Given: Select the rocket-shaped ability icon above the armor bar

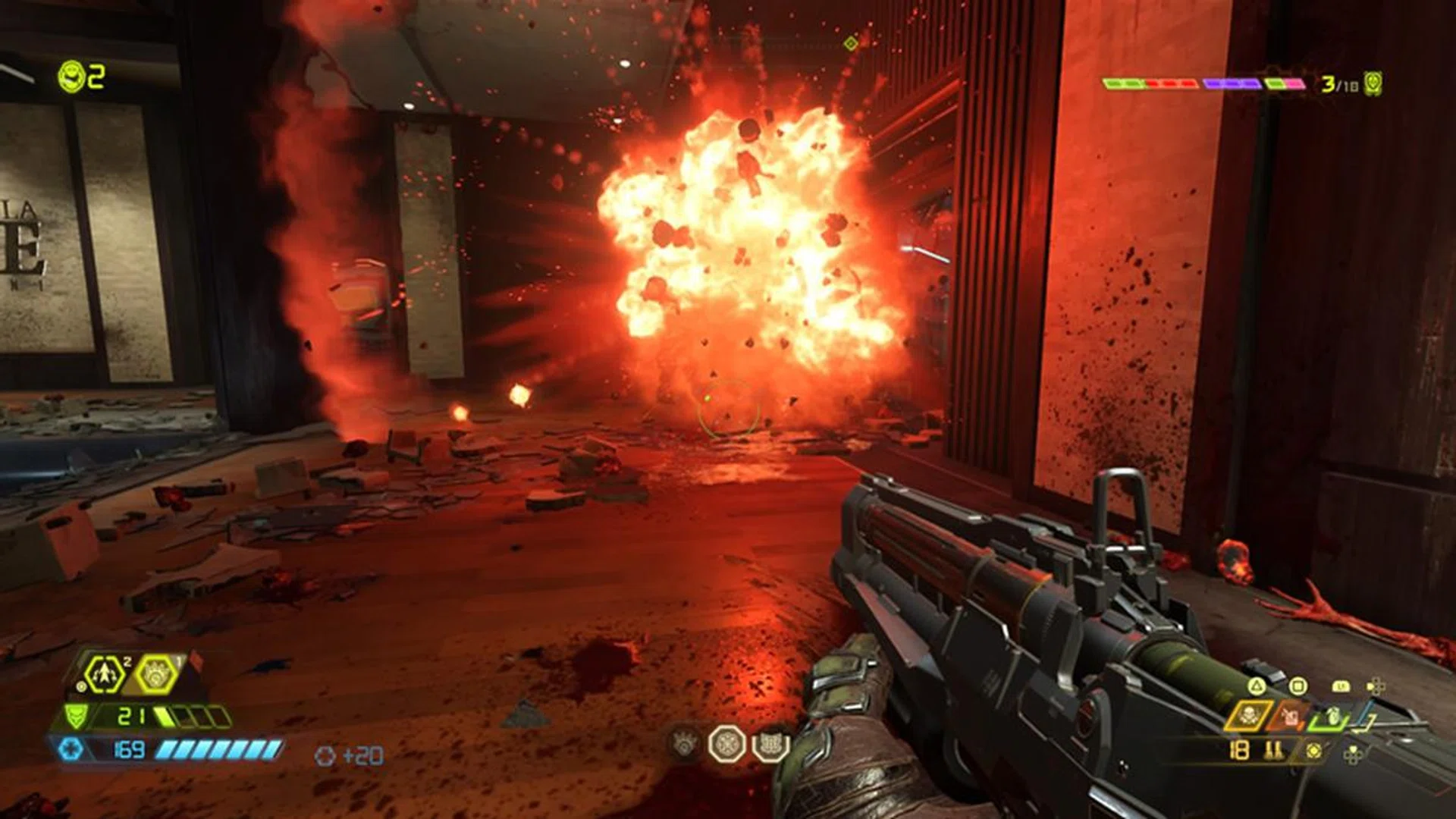Looking at the screenshot, I should [104, 674].
